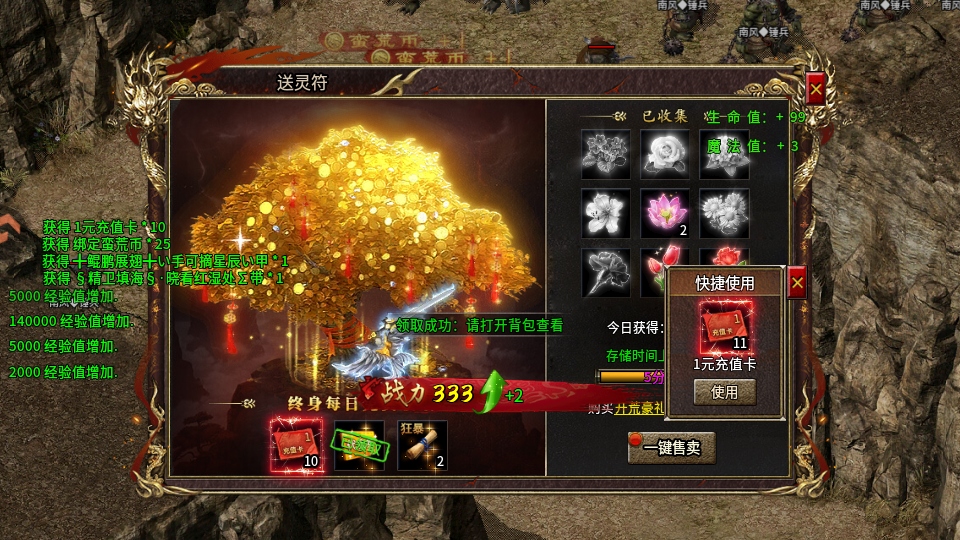
Task: Click the already-claimed reward slot with green stamp
Action: [x=359, y=445]
